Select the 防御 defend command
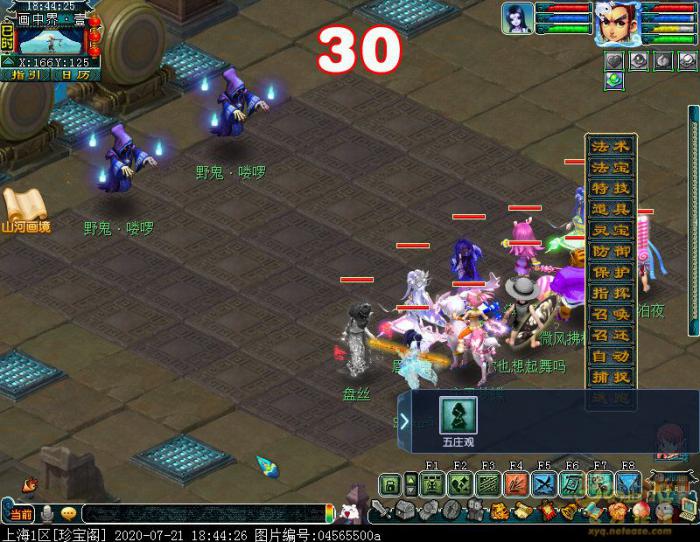The height and width of the screenshot is (542, 700). click(x=611, y=251)
